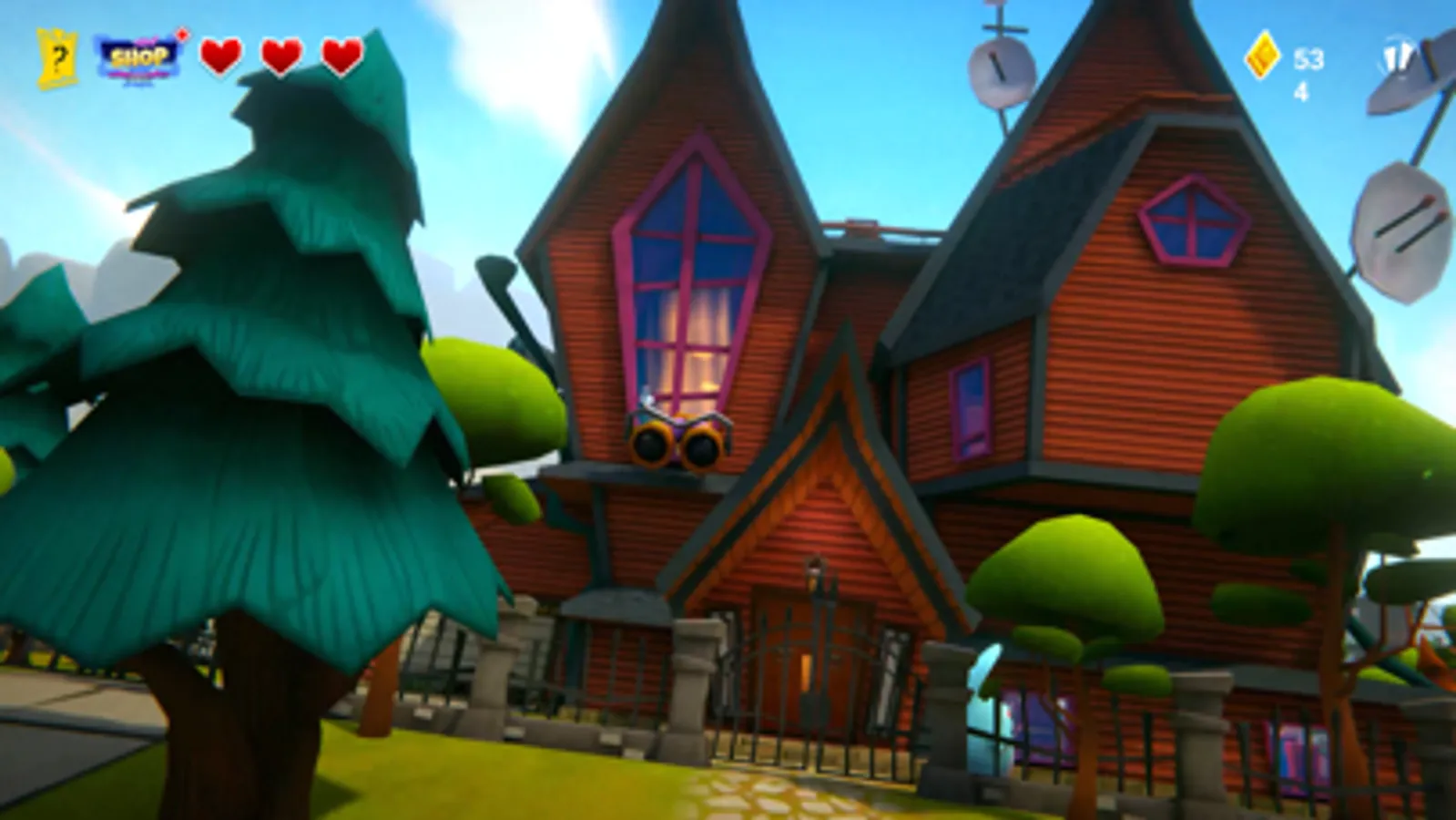Select the purple pentagon window

pos(1193,217)
